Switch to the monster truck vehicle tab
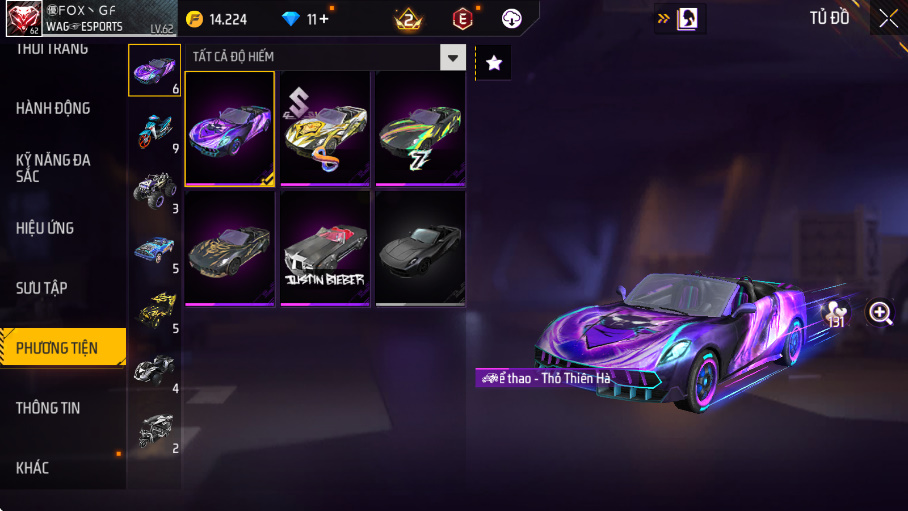Viewport: 908px width, 511px height. click(154, 188)
